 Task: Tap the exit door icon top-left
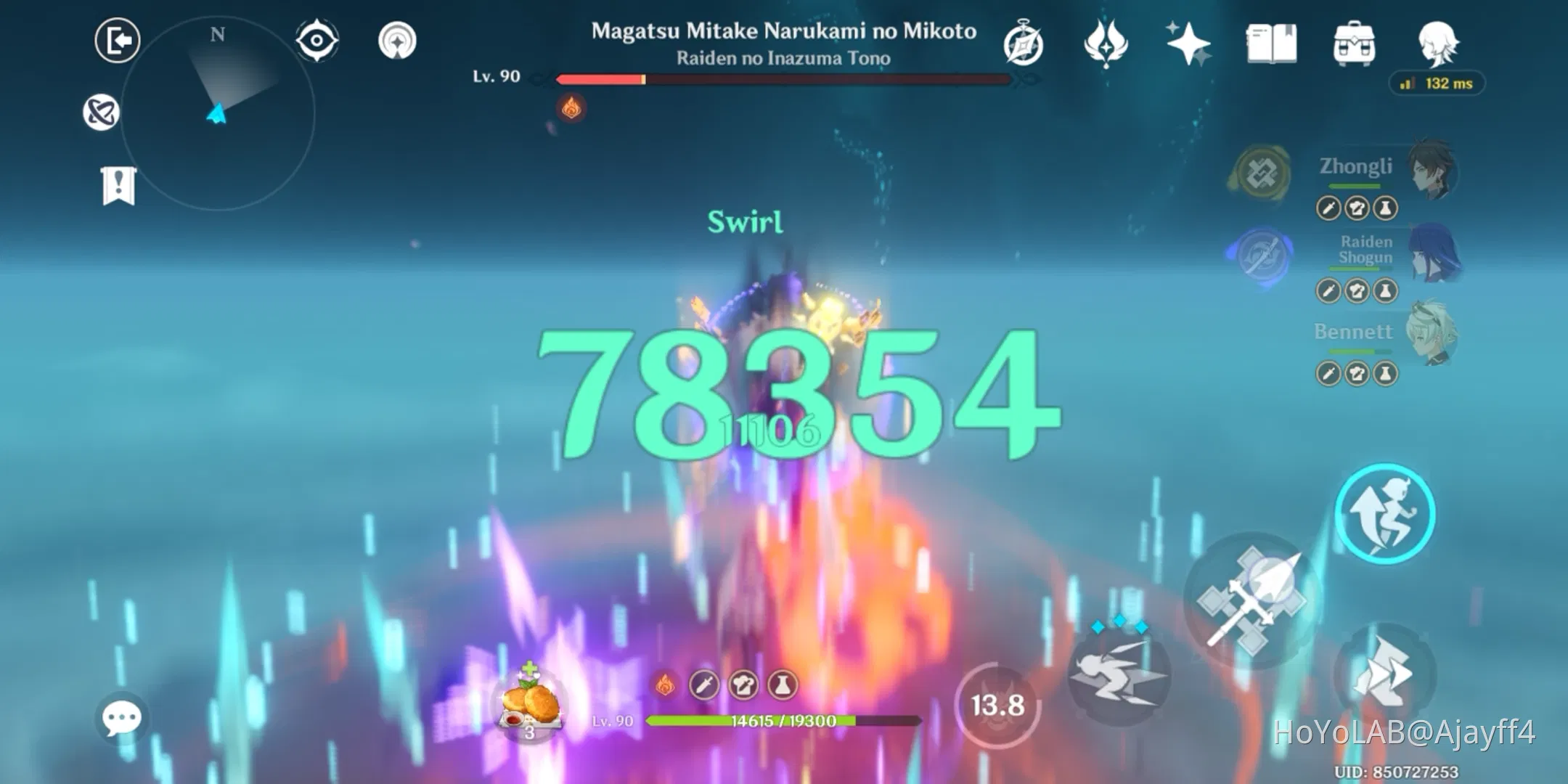[x=116, y=41]
